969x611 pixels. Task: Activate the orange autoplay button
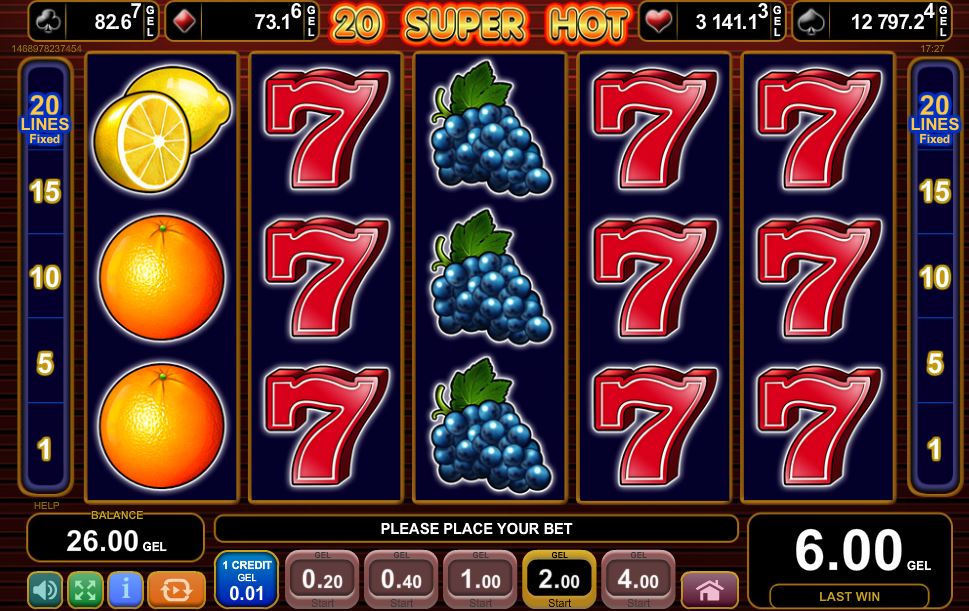pos(176,589)
